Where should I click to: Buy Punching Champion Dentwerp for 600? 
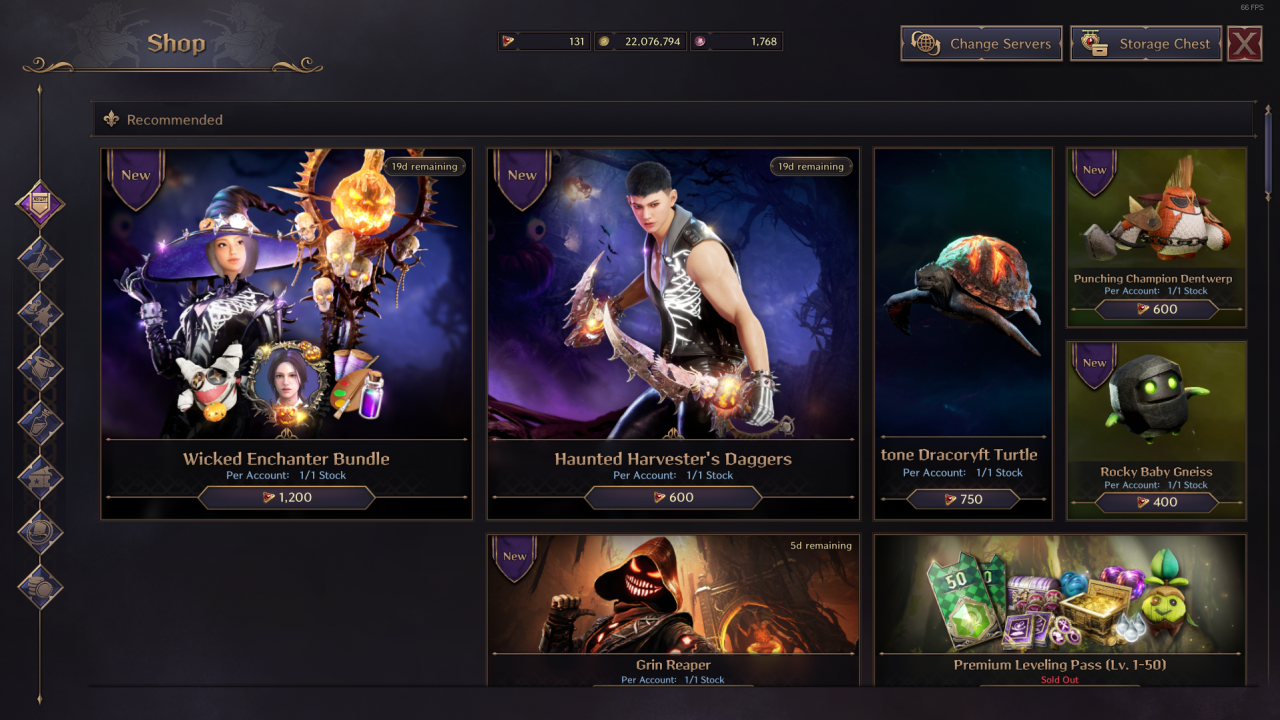(1155, 309)
